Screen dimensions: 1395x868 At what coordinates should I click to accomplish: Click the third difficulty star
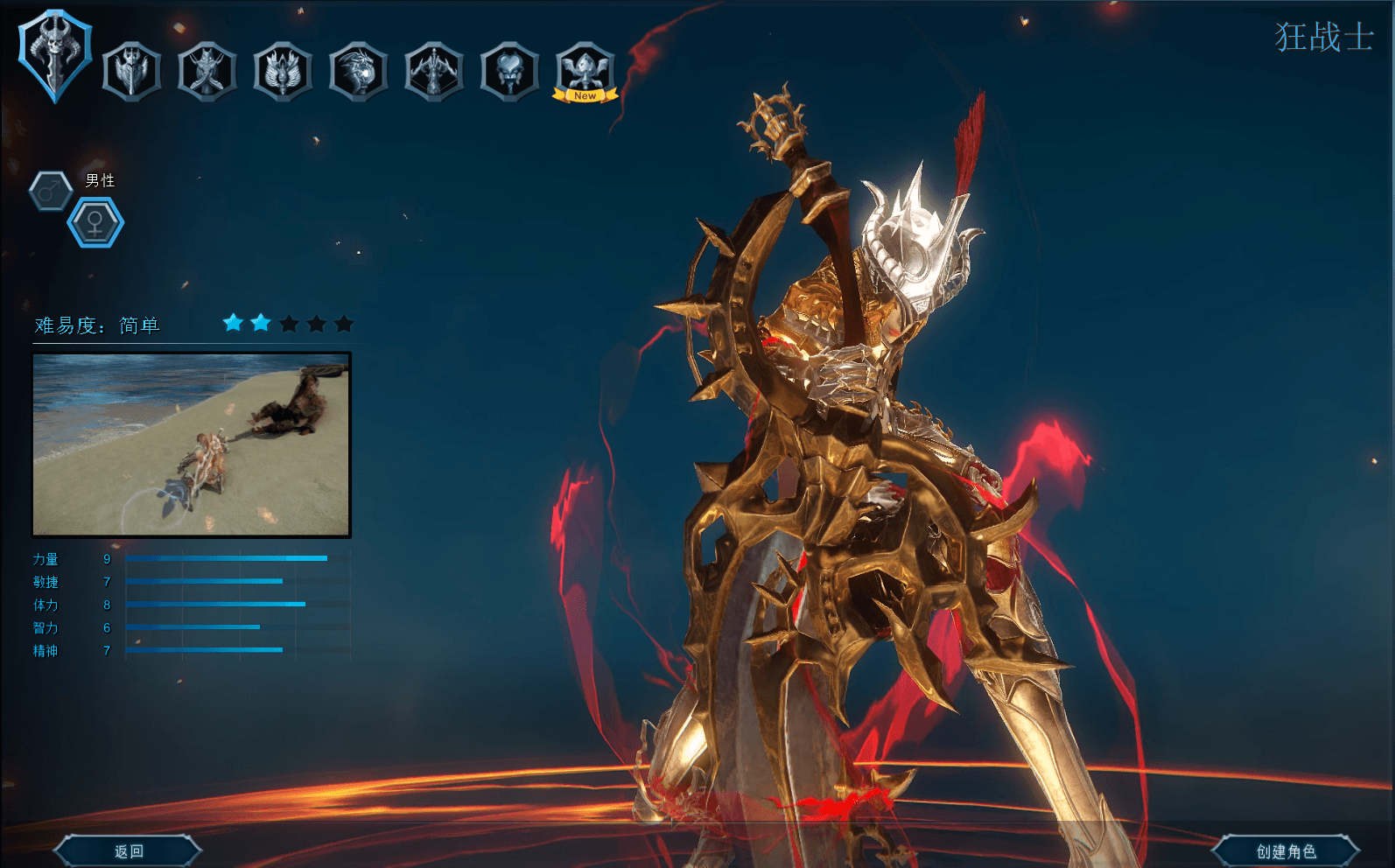(x=287, y=324)
